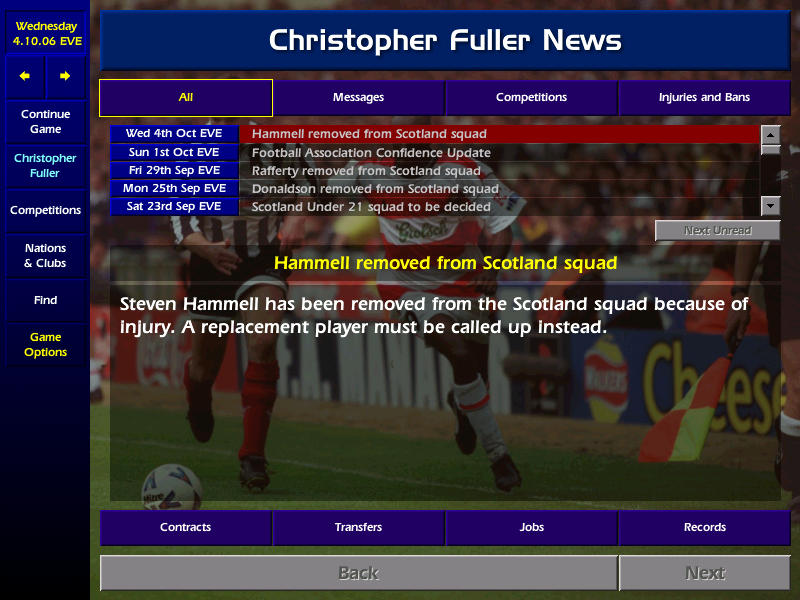This screenshot has width=800, height=600.
Task: Click the Continue Game button
Action: [45, 122]
